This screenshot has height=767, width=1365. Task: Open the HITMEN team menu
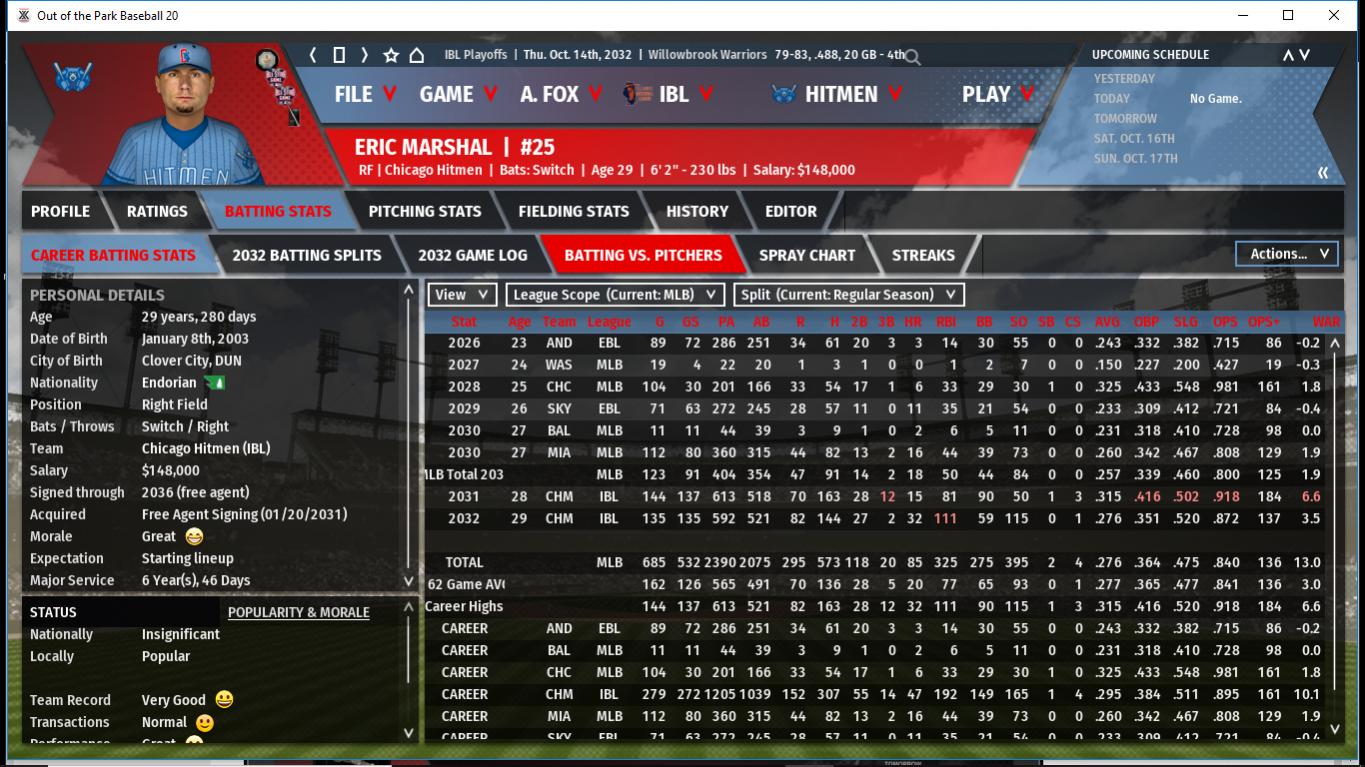pos(838,94)
